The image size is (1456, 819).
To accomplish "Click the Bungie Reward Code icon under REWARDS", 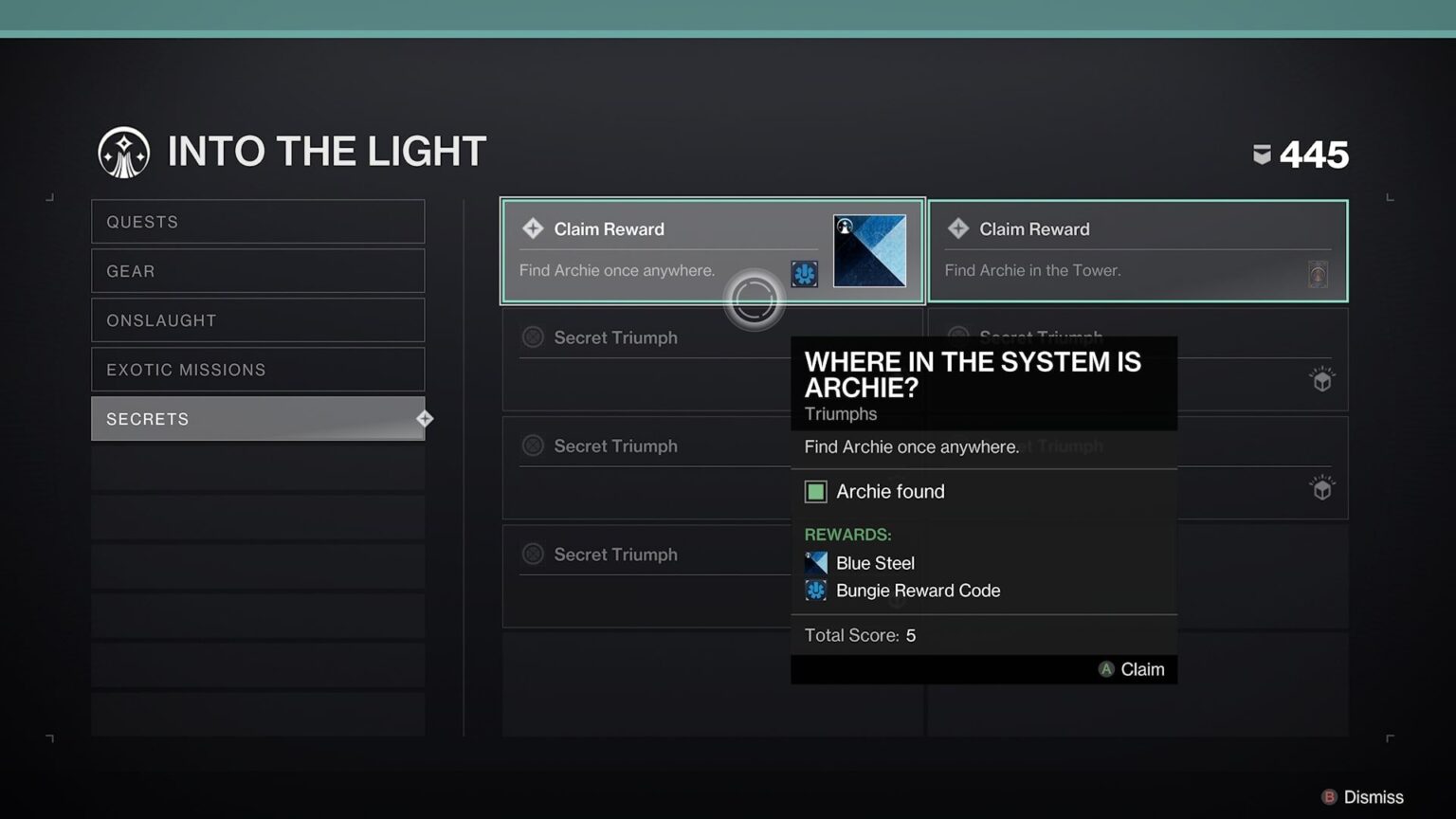I will click(815, 590).
